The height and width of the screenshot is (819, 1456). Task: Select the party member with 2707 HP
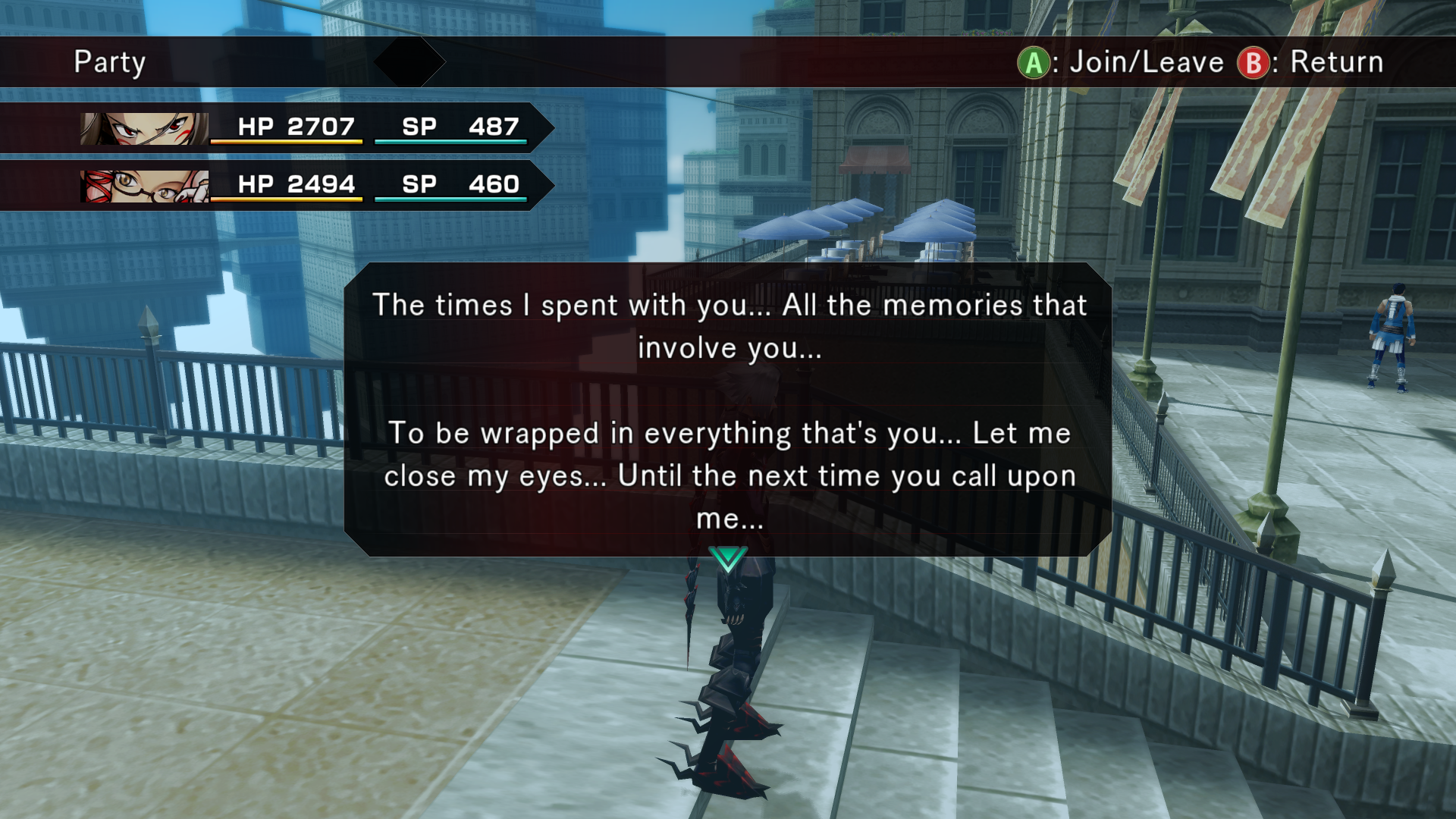pyautogui.click(x=303, y=127)
